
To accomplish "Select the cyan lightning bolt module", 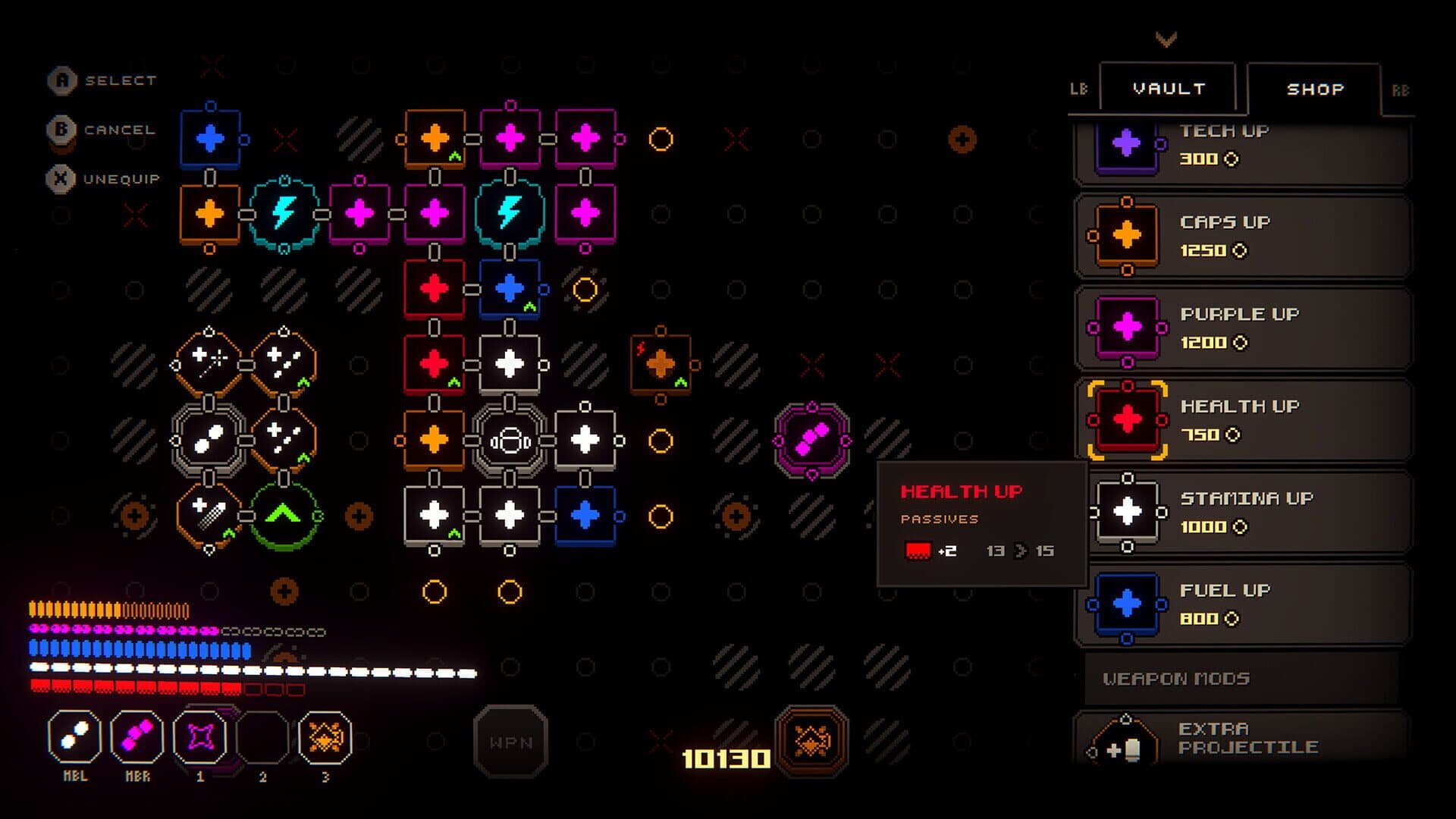I will (x=284, y=213).
